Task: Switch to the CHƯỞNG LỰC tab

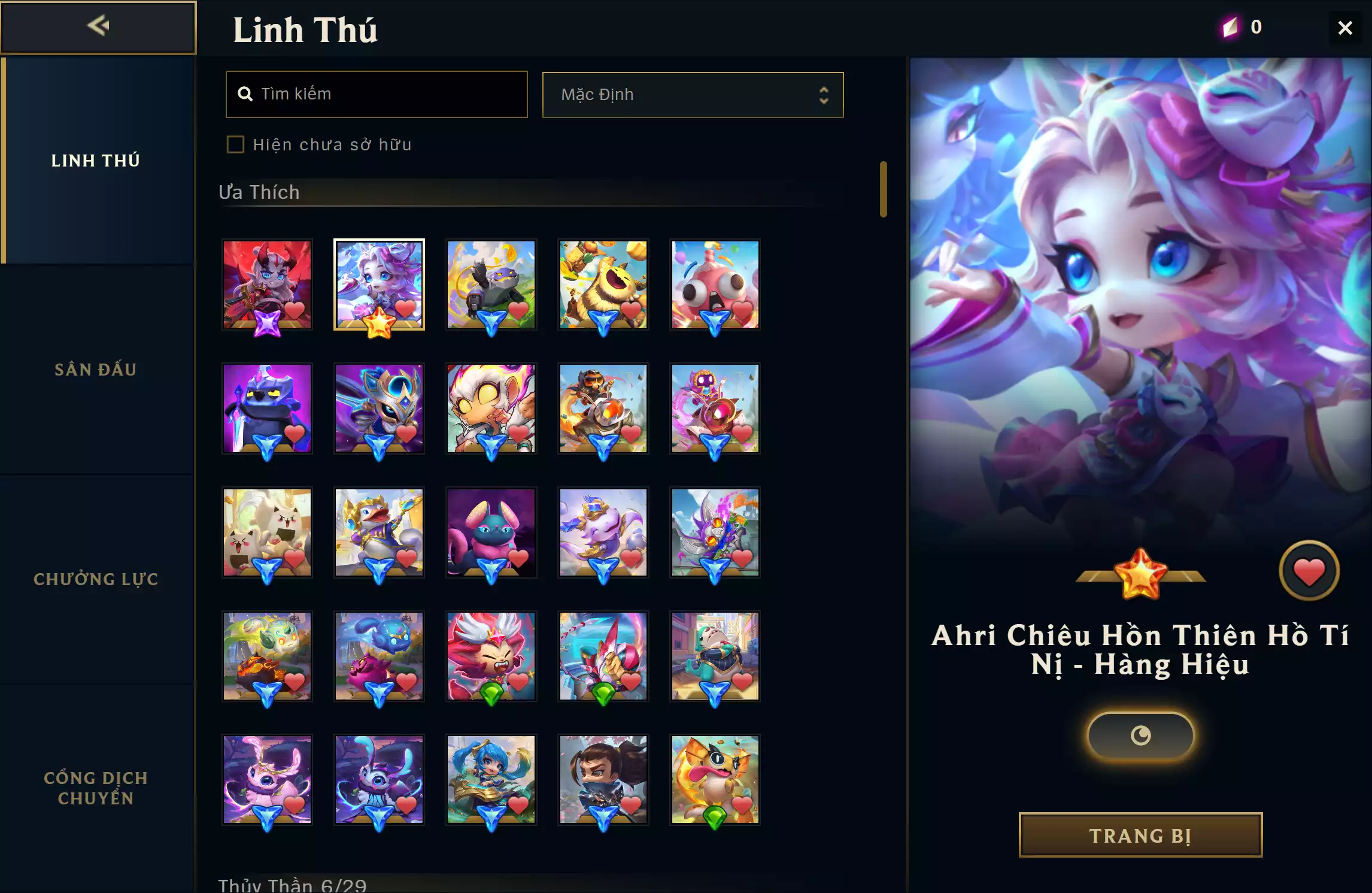Action: coord(97,579)
